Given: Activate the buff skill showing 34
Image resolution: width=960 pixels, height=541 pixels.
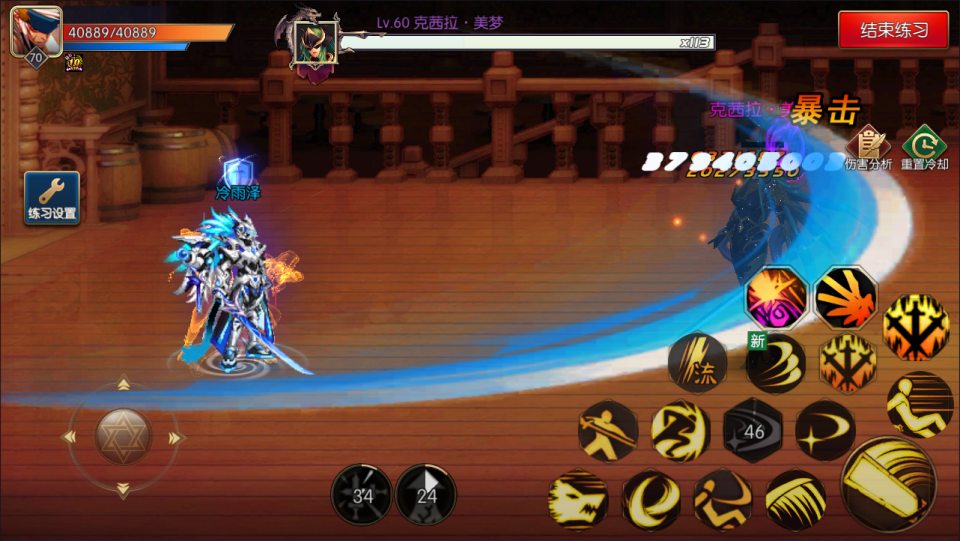Looking at the screenshot, I should pyautogui.click(x=362, y=494).
